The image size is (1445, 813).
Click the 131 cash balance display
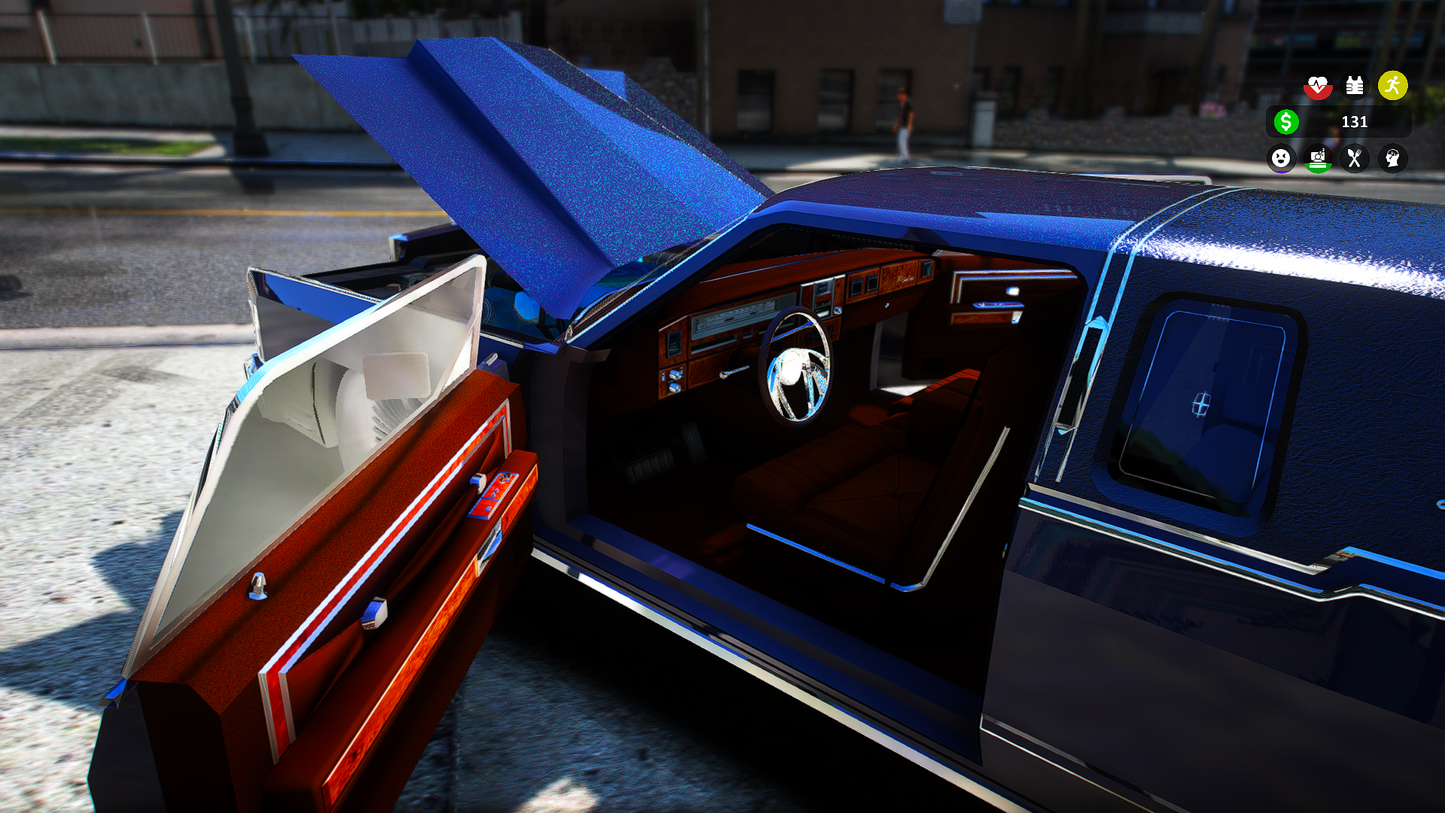(1356, 122)
